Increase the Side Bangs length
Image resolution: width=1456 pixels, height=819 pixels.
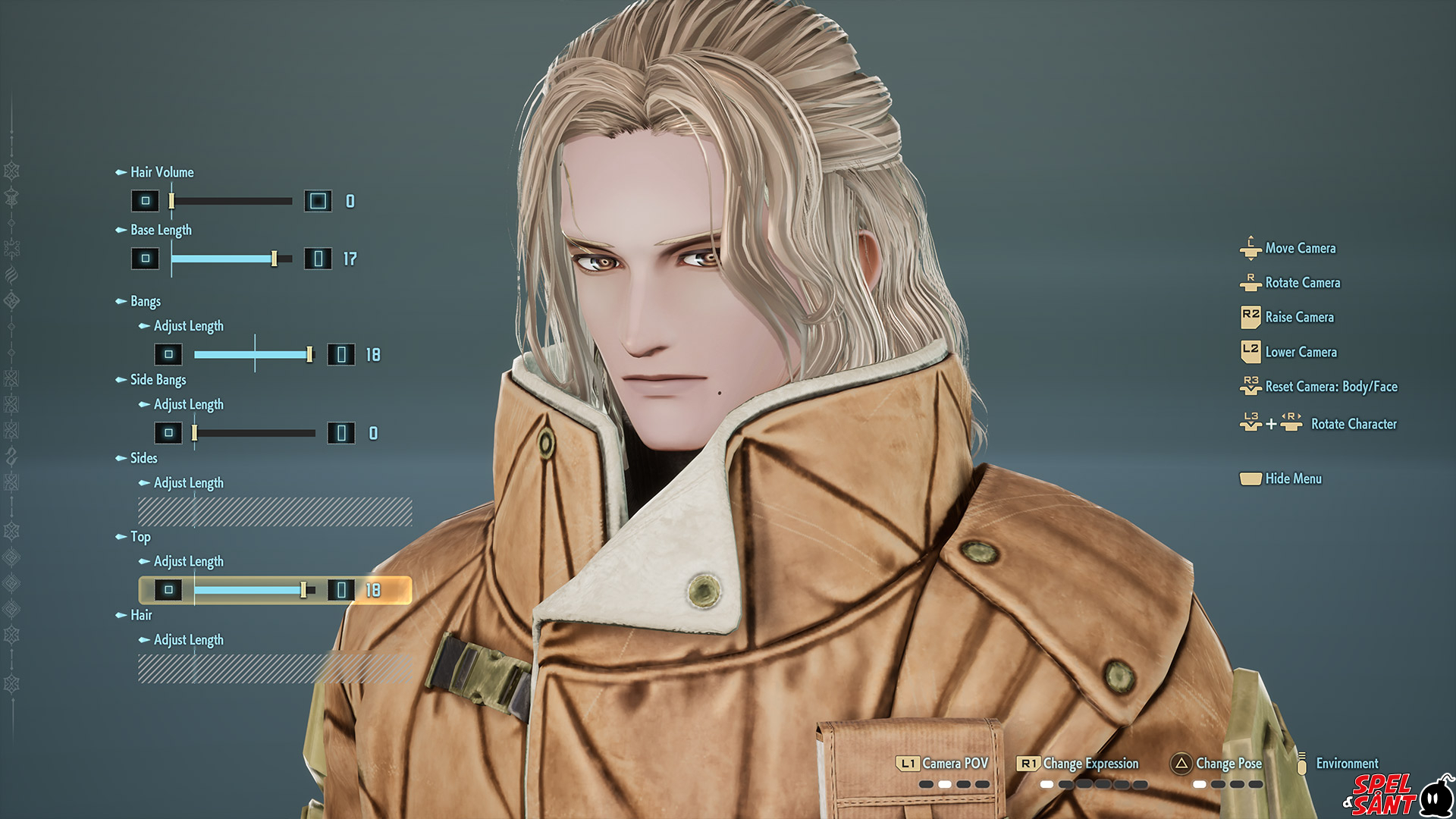341,433
